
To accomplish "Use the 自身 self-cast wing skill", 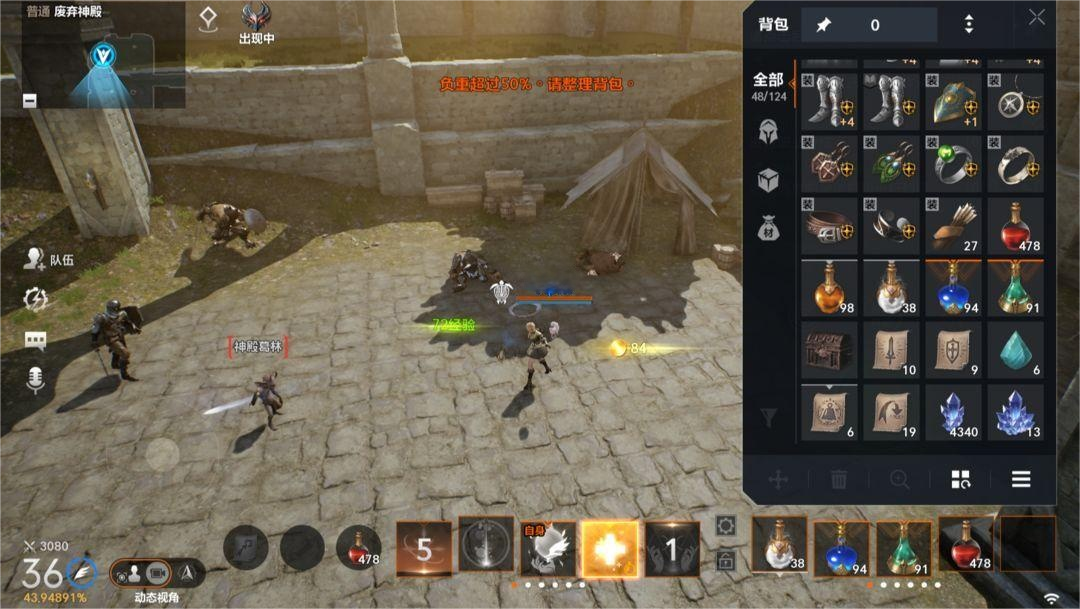I will (548, 549).
